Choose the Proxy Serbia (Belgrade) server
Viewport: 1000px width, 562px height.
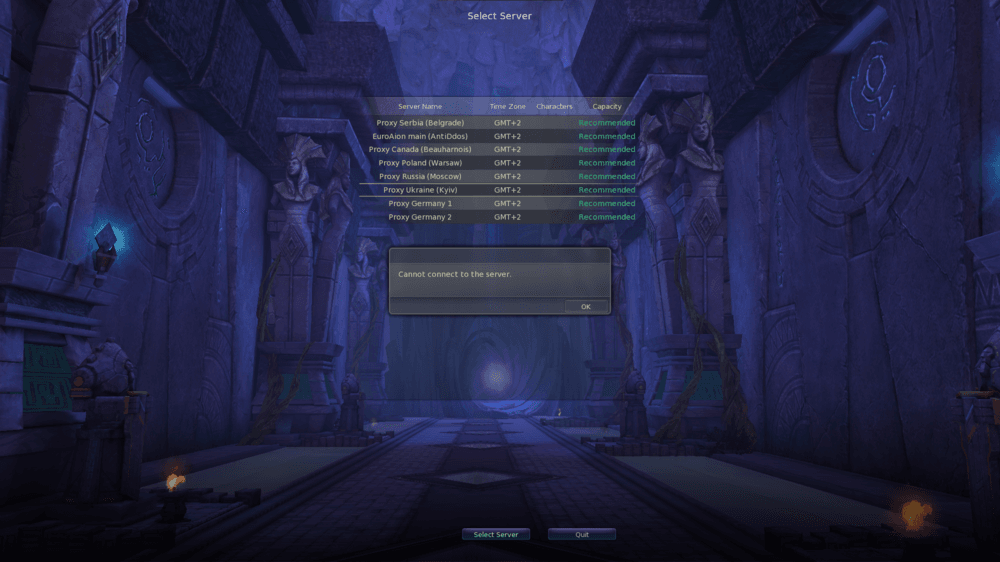[x=420, y=123]
